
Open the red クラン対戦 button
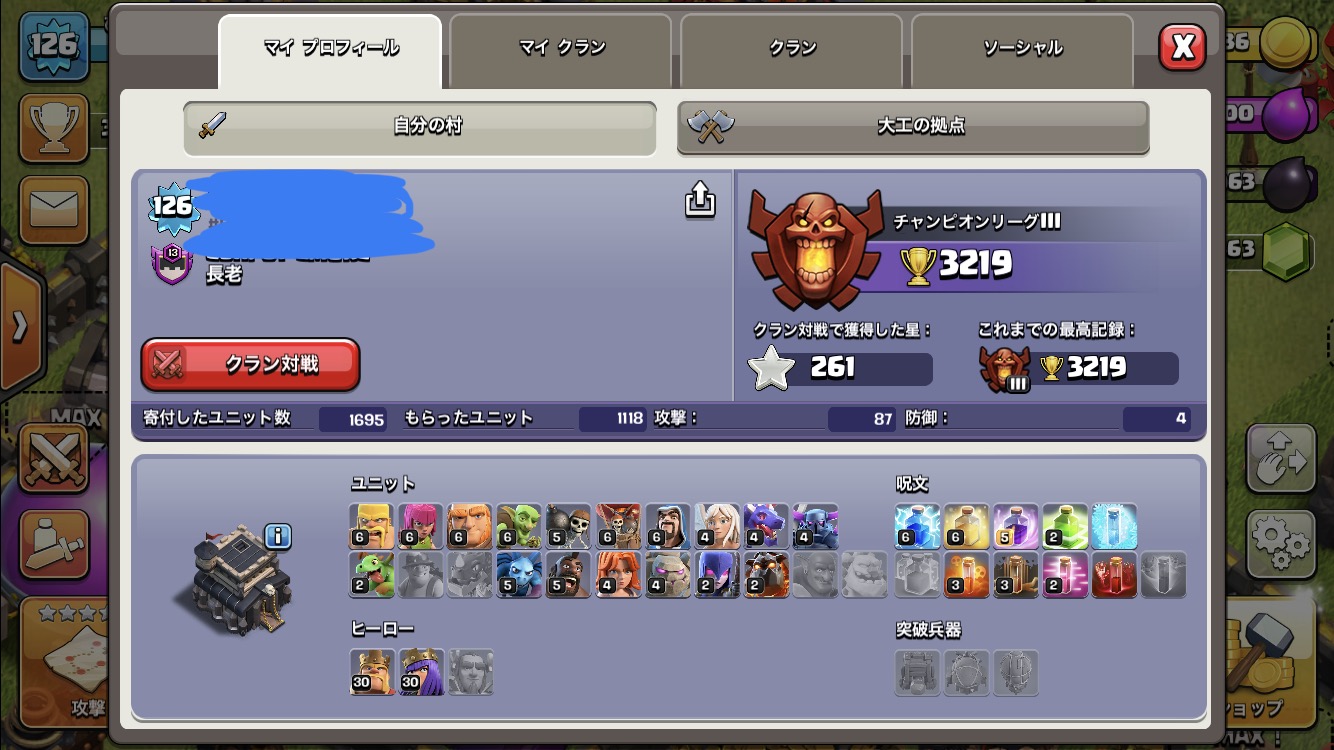pyautogui.click(x=250, y=364)
